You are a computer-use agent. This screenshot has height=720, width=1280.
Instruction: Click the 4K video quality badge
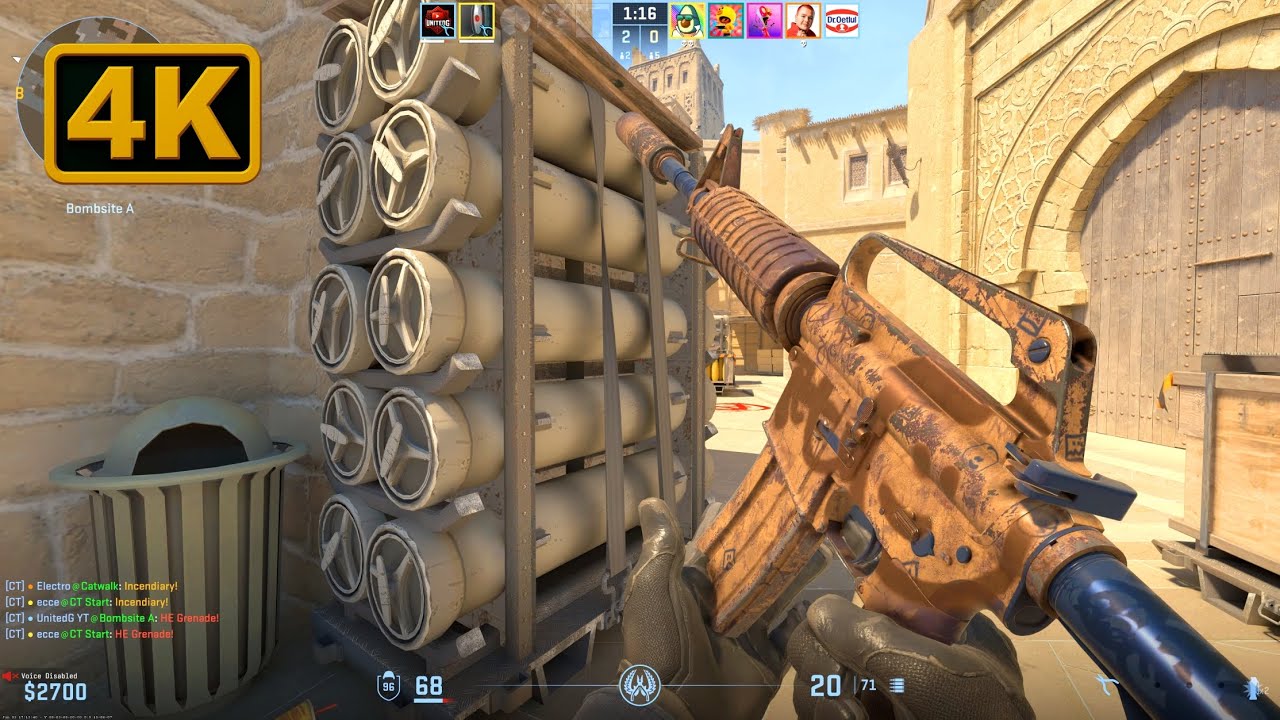point(152,113)
